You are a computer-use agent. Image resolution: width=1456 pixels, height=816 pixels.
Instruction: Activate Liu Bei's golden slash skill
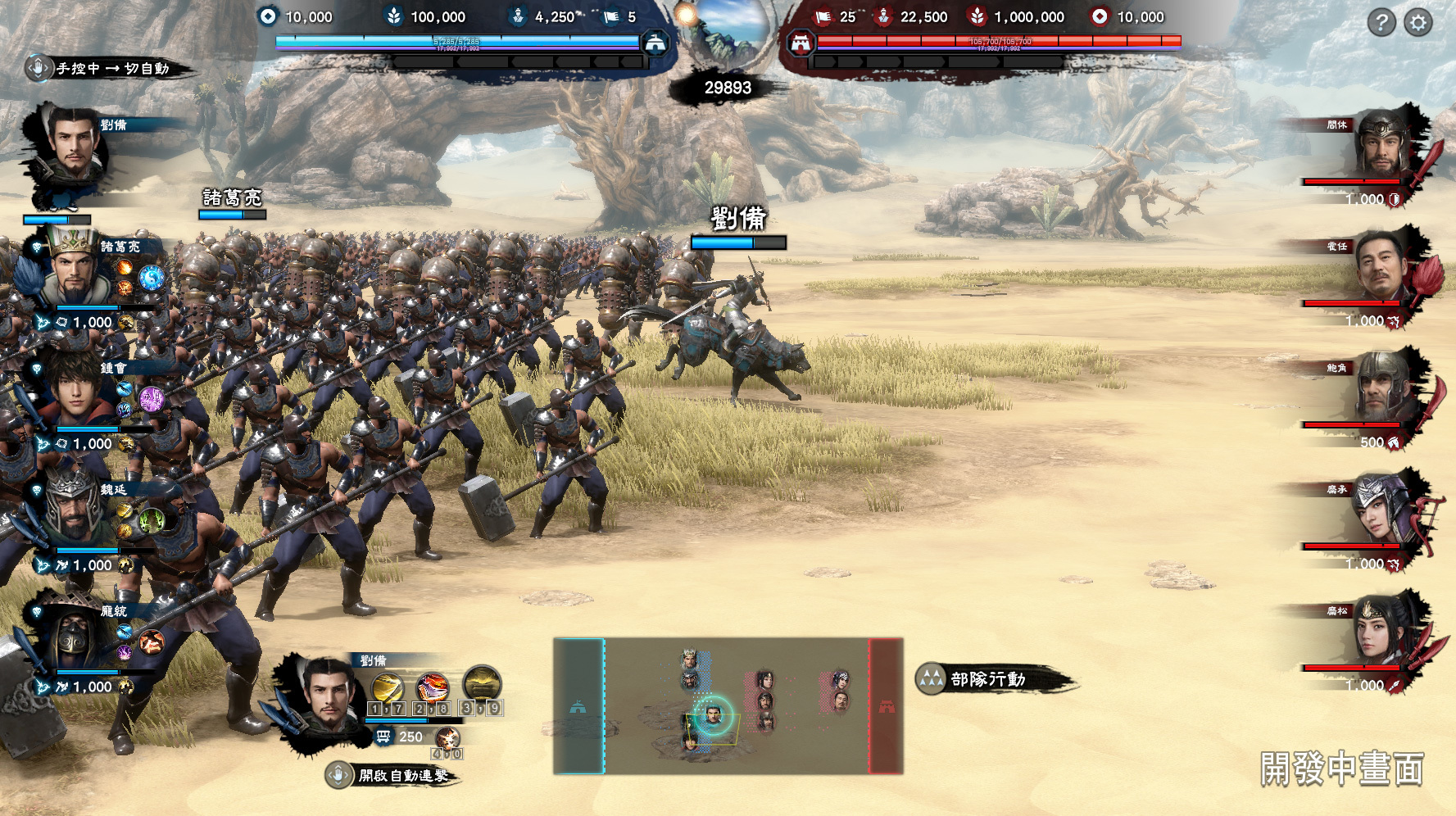coord(388,687)
